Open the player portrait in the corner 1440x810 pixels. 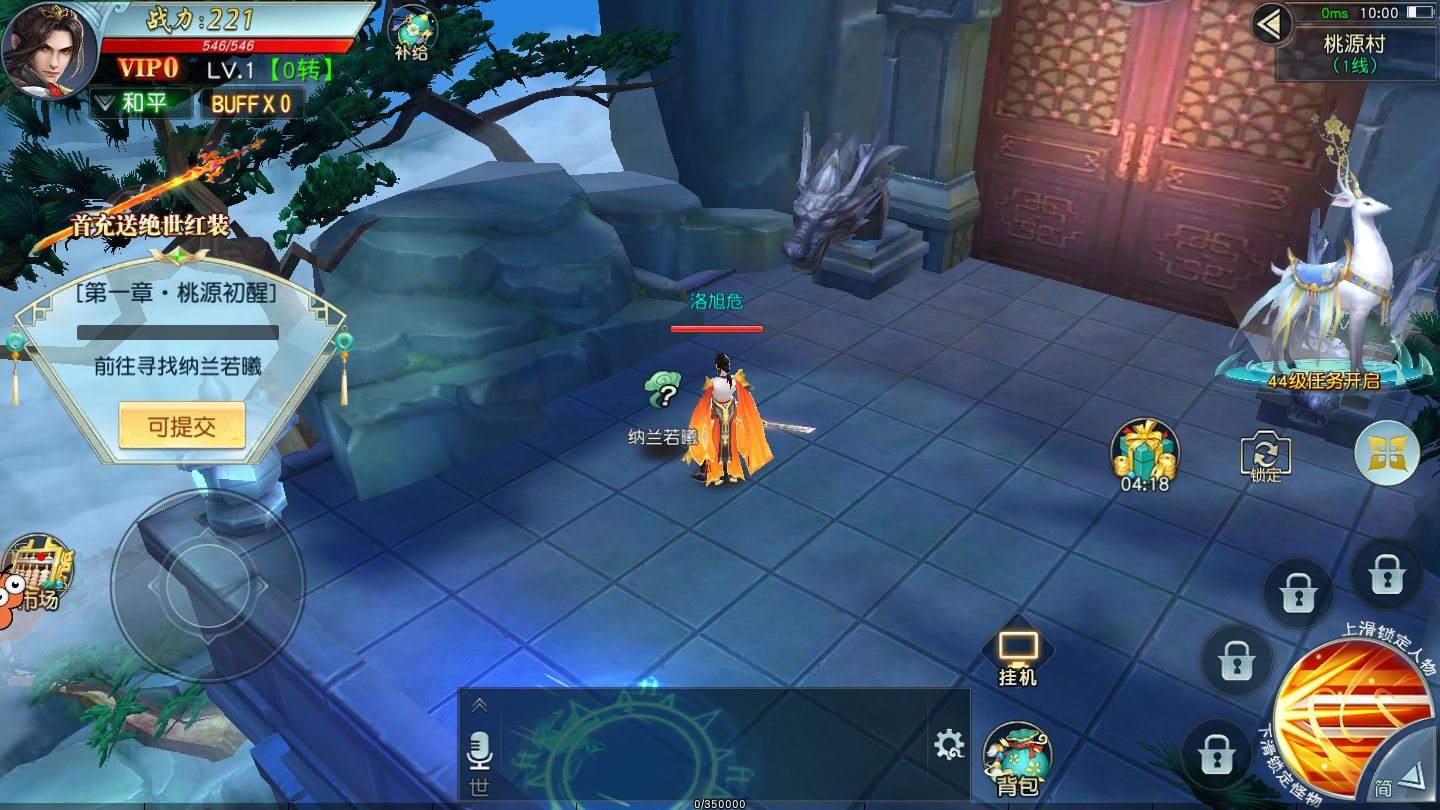tap(48, 50)
